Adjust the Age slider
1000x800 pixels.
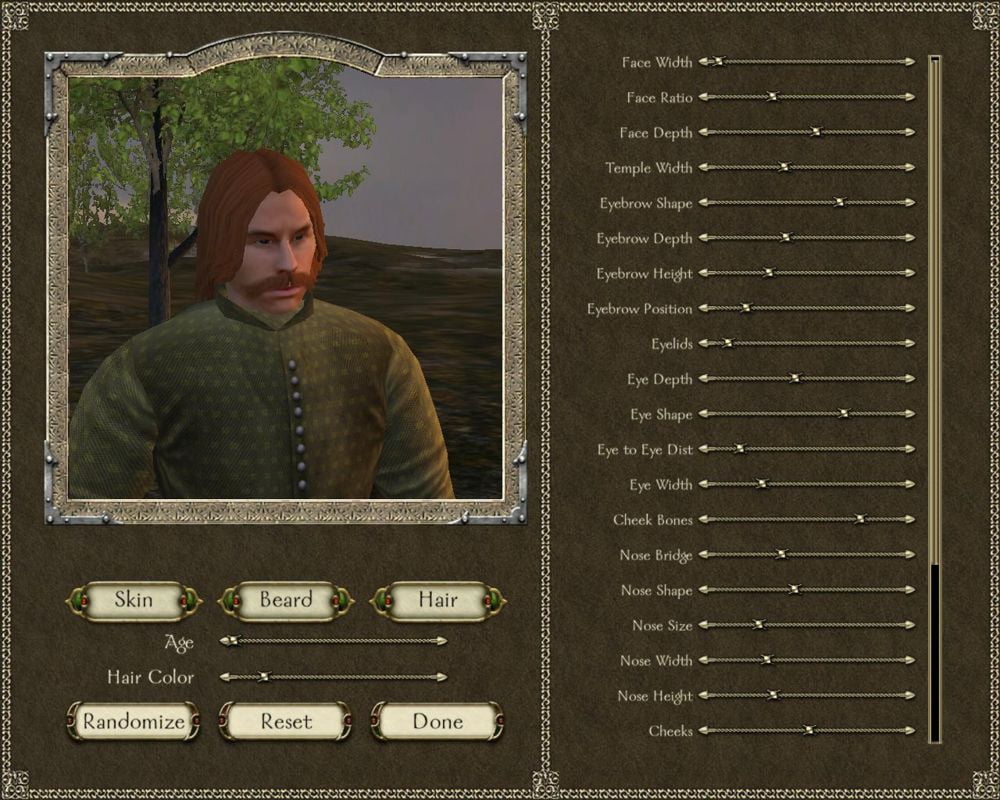pos(232,641)
